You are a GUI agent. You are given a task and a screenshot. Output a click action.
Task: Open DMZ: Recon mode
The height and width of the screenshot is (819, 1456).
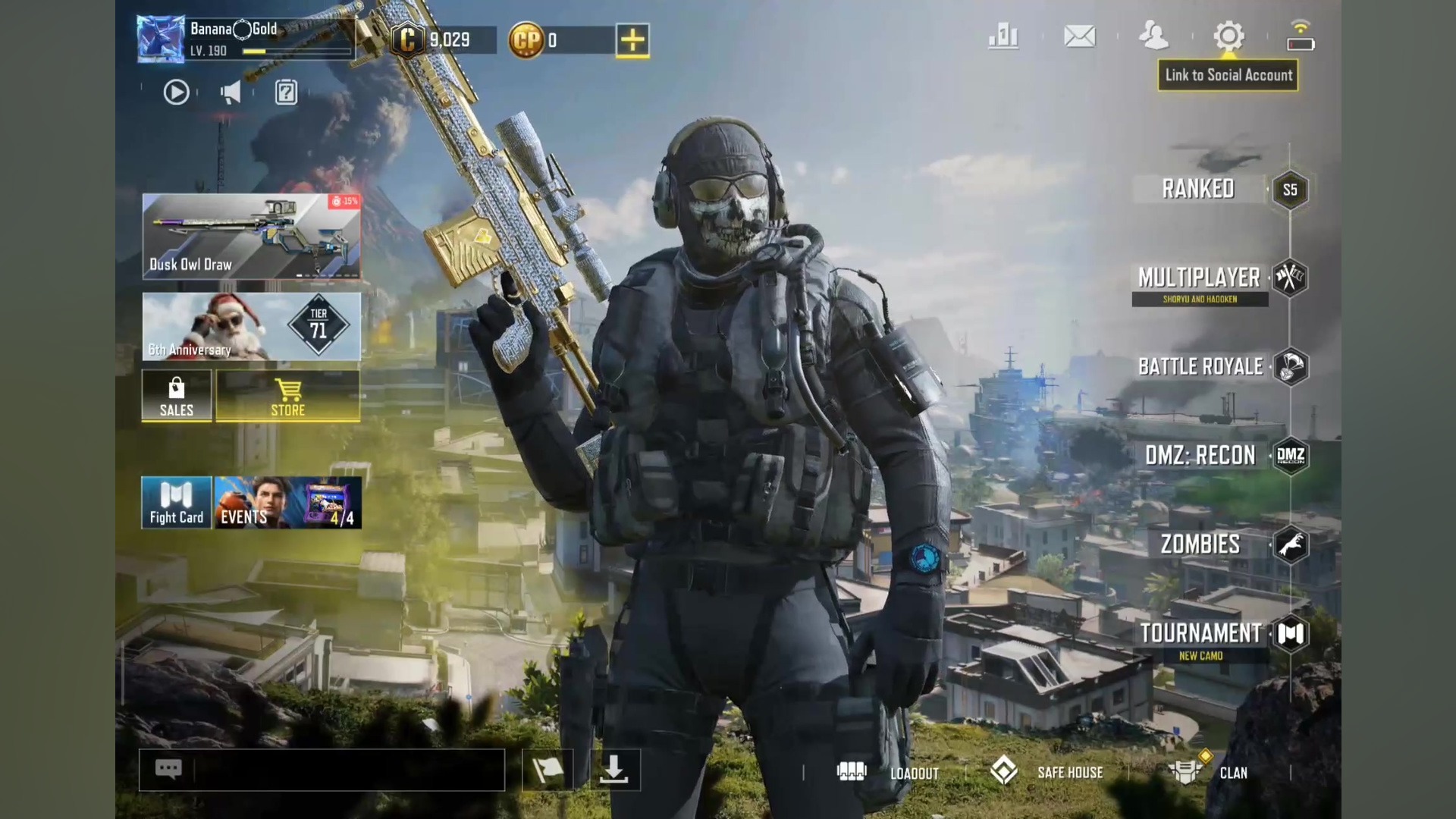[x=1200, y=456]
